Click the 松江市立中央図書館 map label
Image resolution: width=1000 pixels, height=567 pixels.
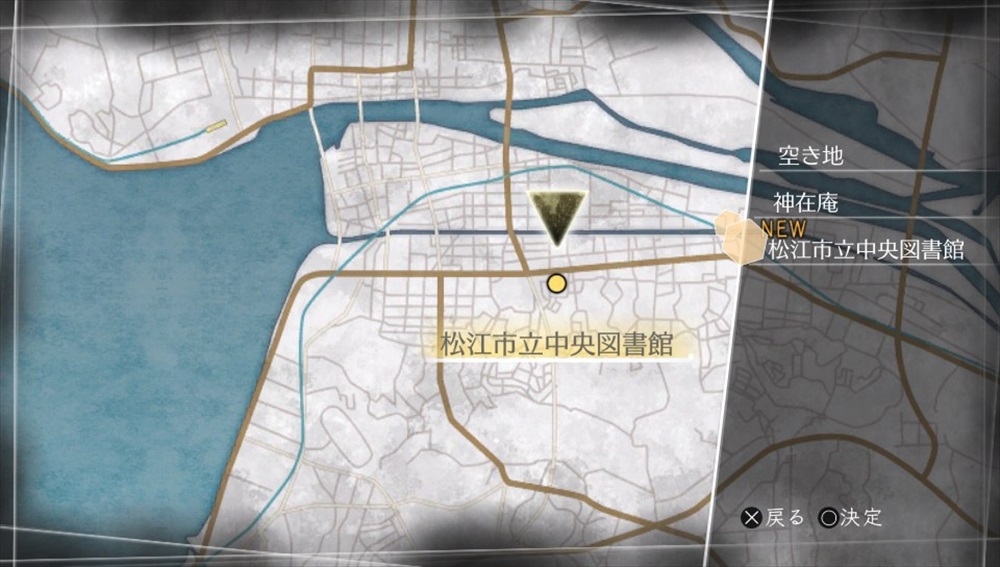pos(555,345)
